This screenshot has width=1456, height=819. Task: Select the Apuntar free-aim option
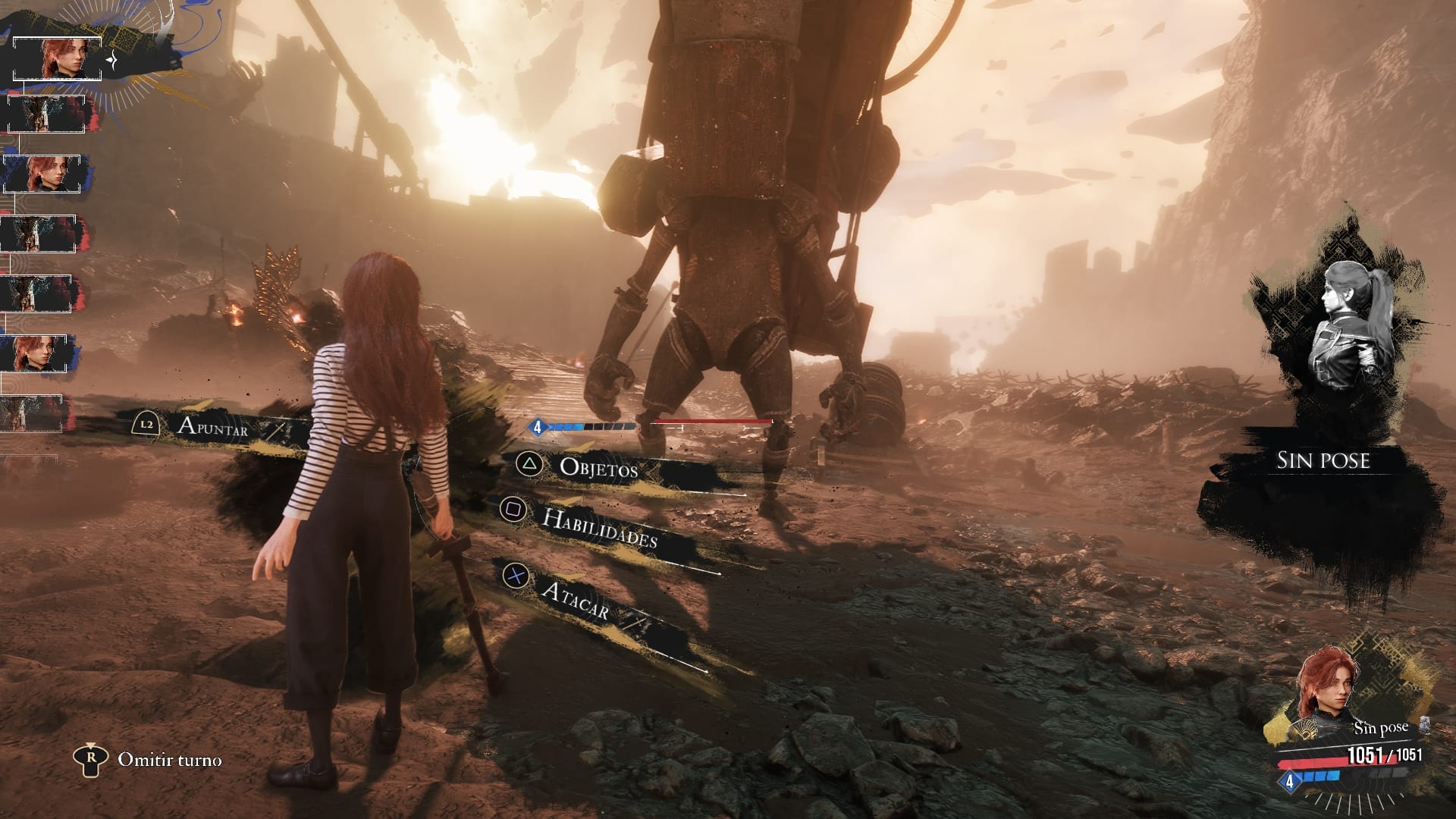click(212, 426)
